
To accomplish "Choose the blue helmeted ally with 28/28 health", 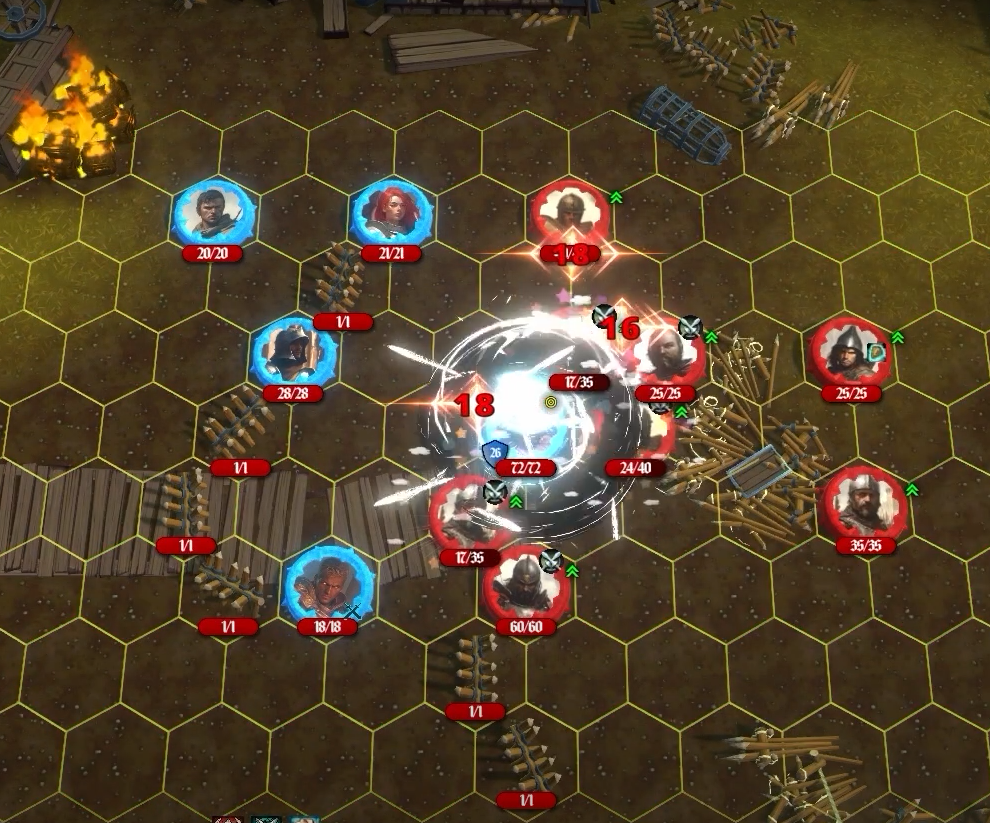I will (x=292, y=353).
